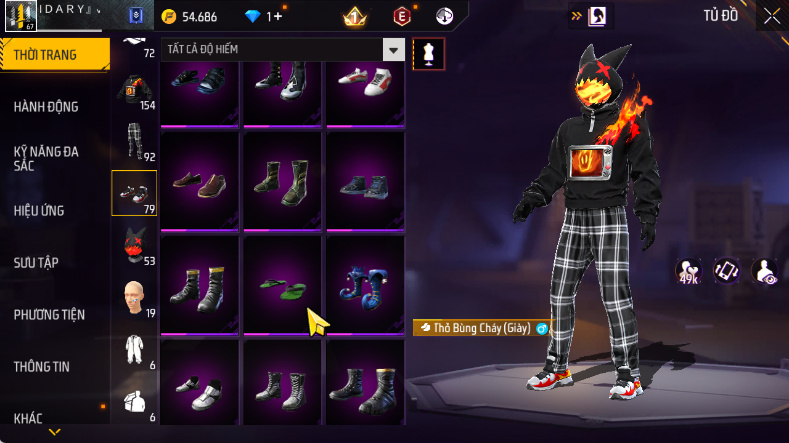Select the brown loafers
The image size is (789, 443).
tap(199, 181)
